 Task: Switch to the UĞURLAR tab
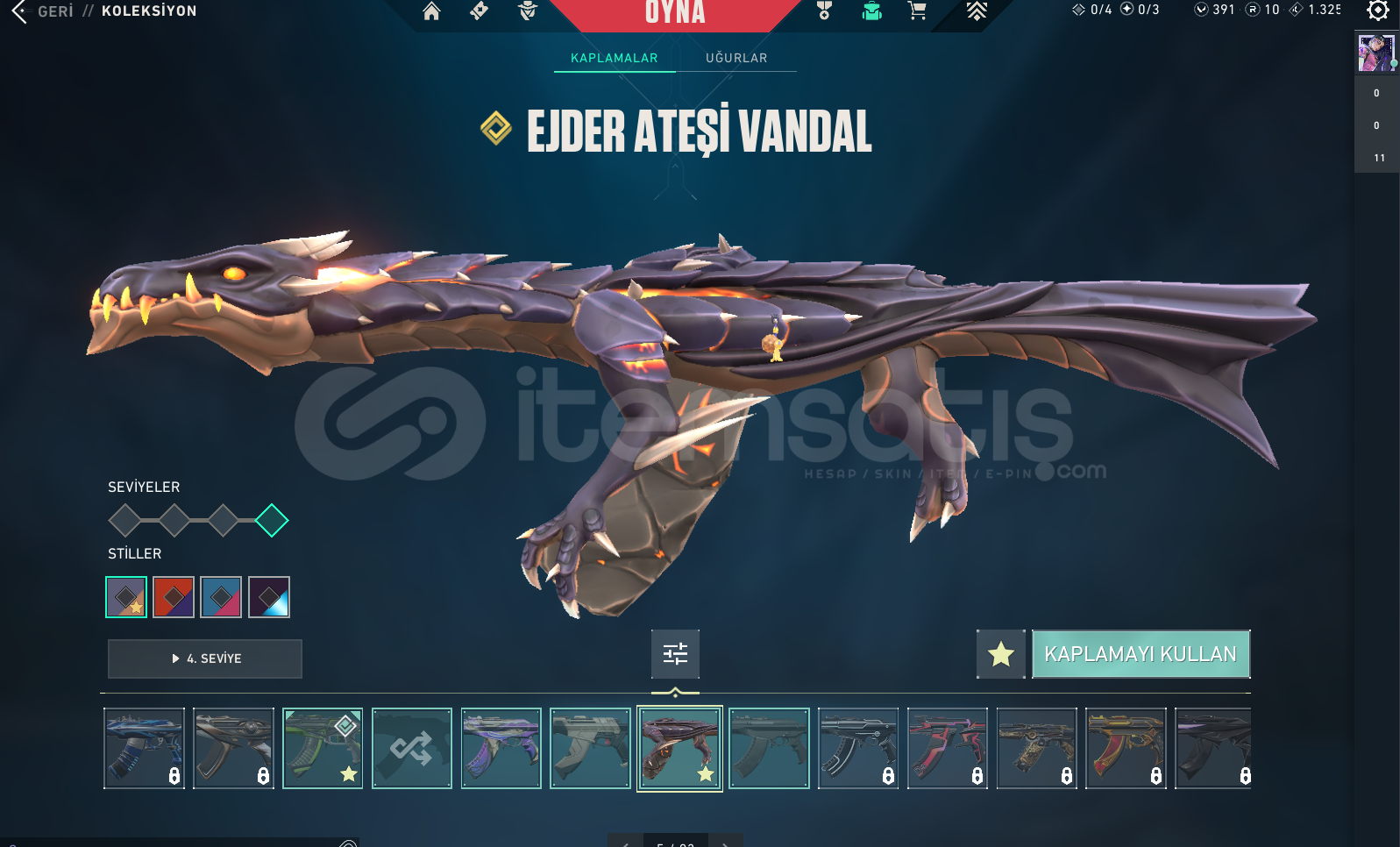pos(736,58)
